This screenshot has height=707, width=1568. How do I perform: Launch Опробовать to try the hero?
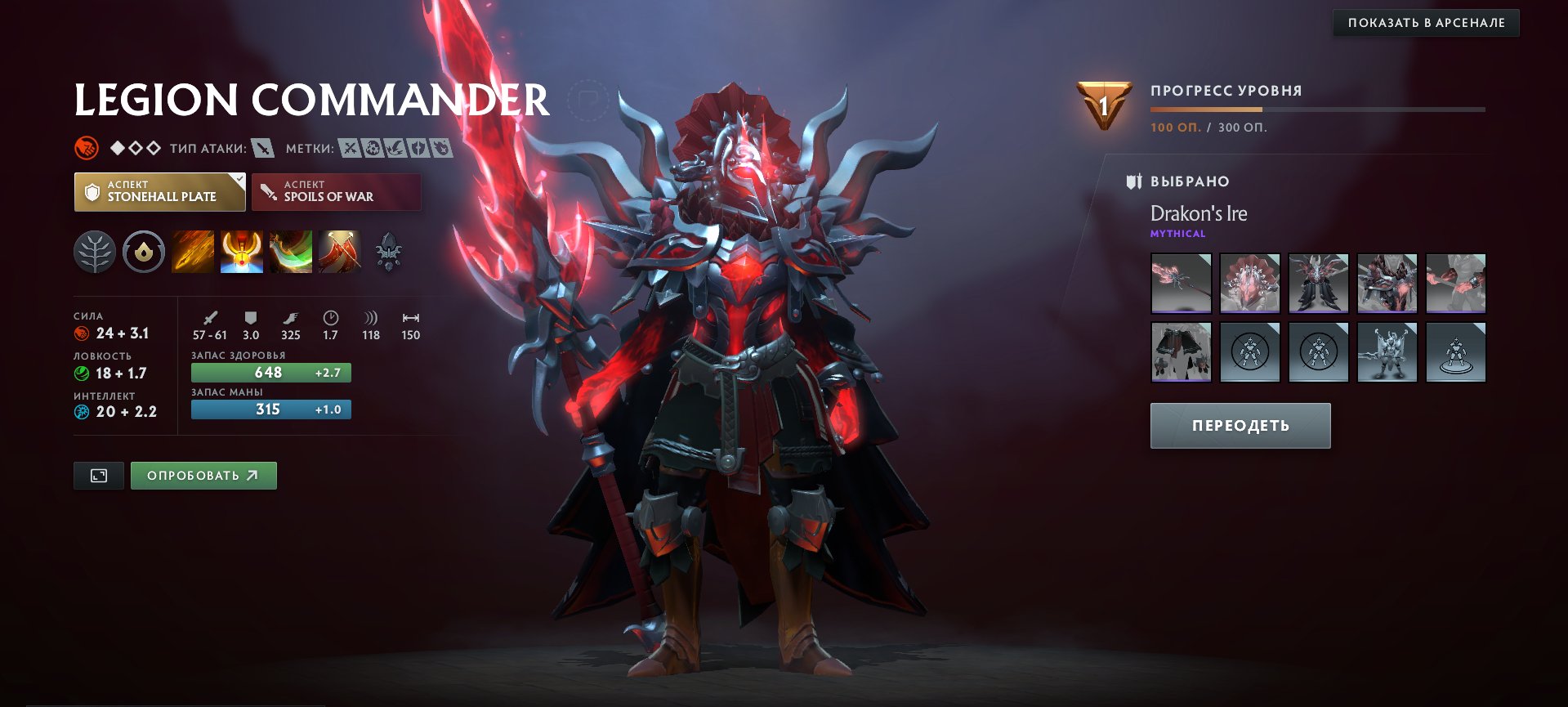(203, 475)
